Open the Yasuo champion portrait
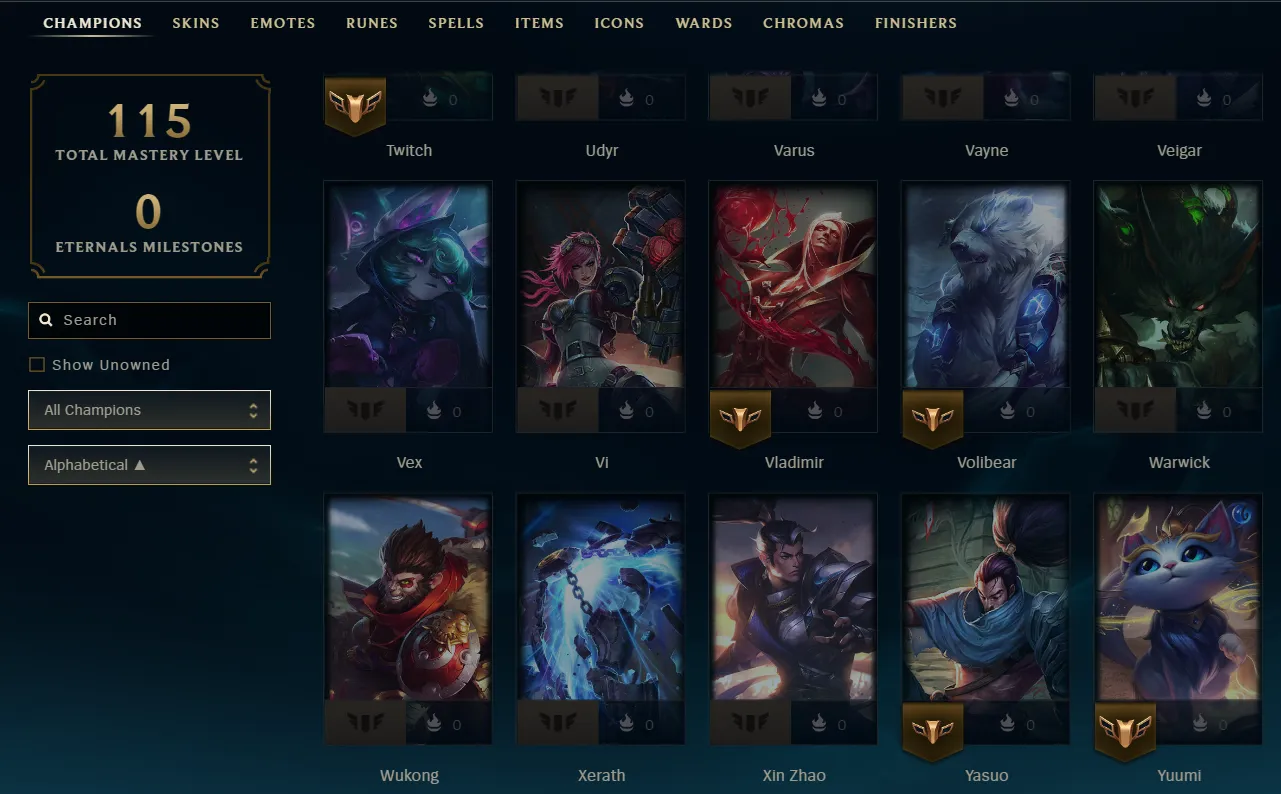 (x=986, y=597)
